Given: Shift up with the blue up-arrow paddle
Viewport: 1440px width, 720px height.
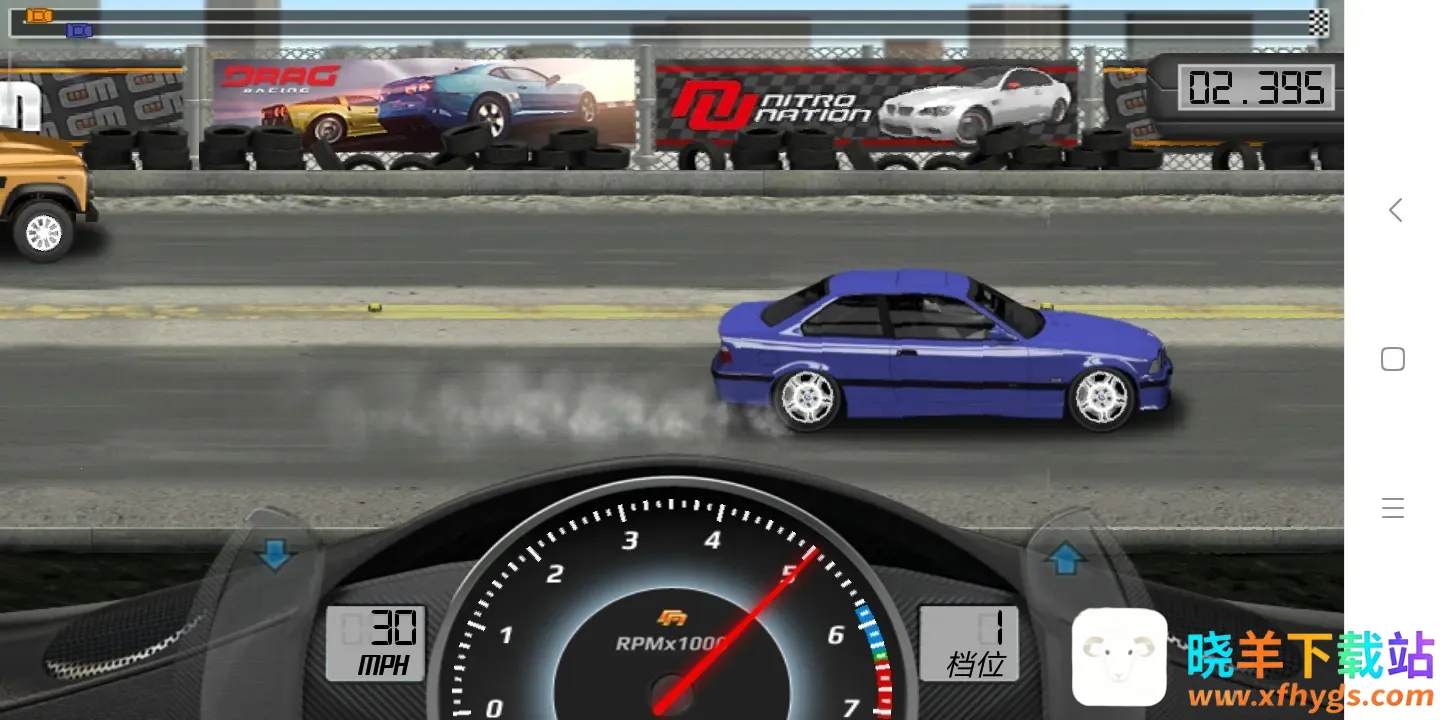Looking at the screenshot, I should [1066, 558].
